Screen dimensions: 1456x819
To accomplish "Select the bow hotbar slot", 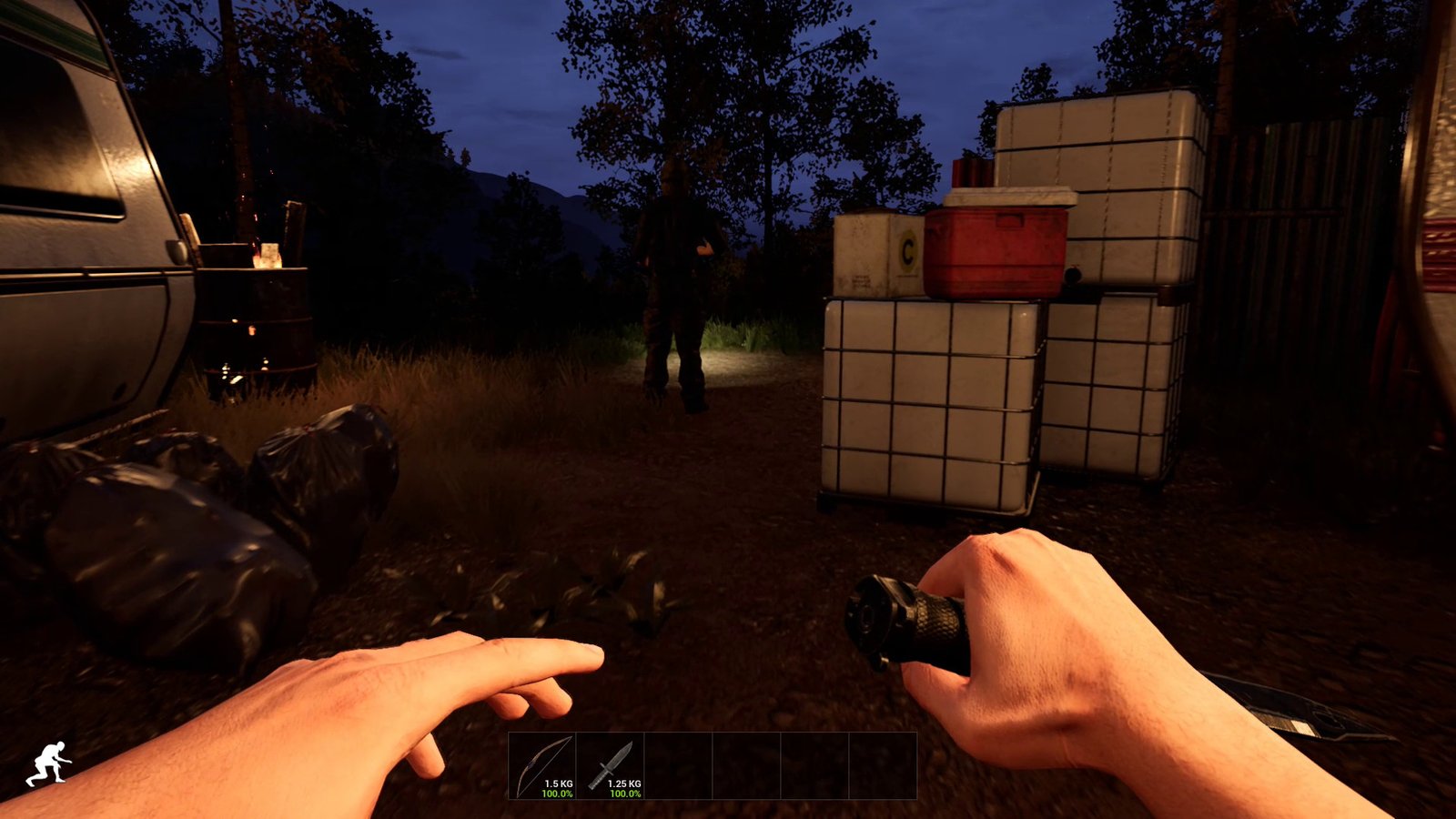I will click(542, 766).
